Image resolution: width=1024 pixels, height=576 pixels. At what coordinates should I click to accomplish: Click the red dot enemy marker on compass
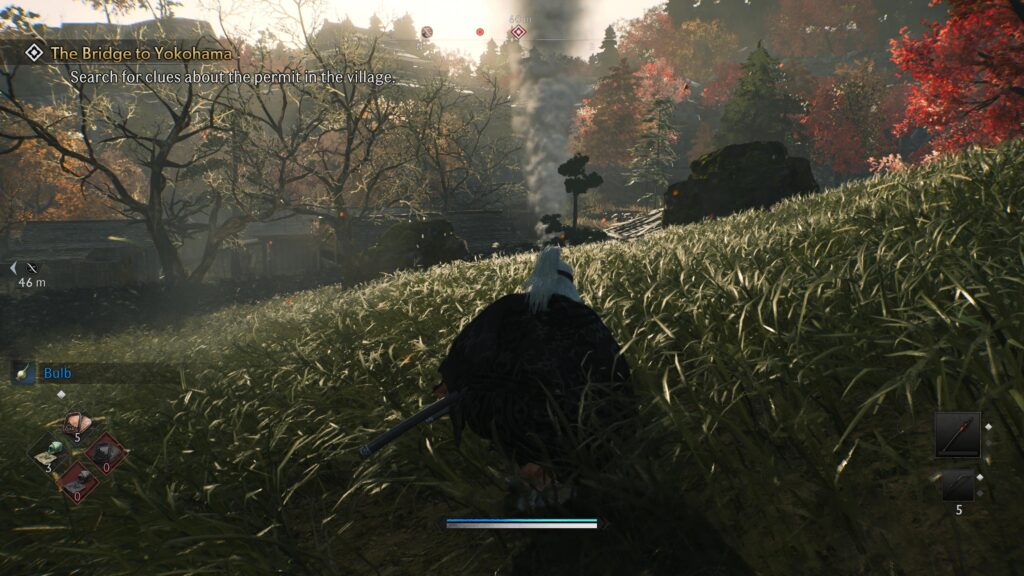point(480,32)
